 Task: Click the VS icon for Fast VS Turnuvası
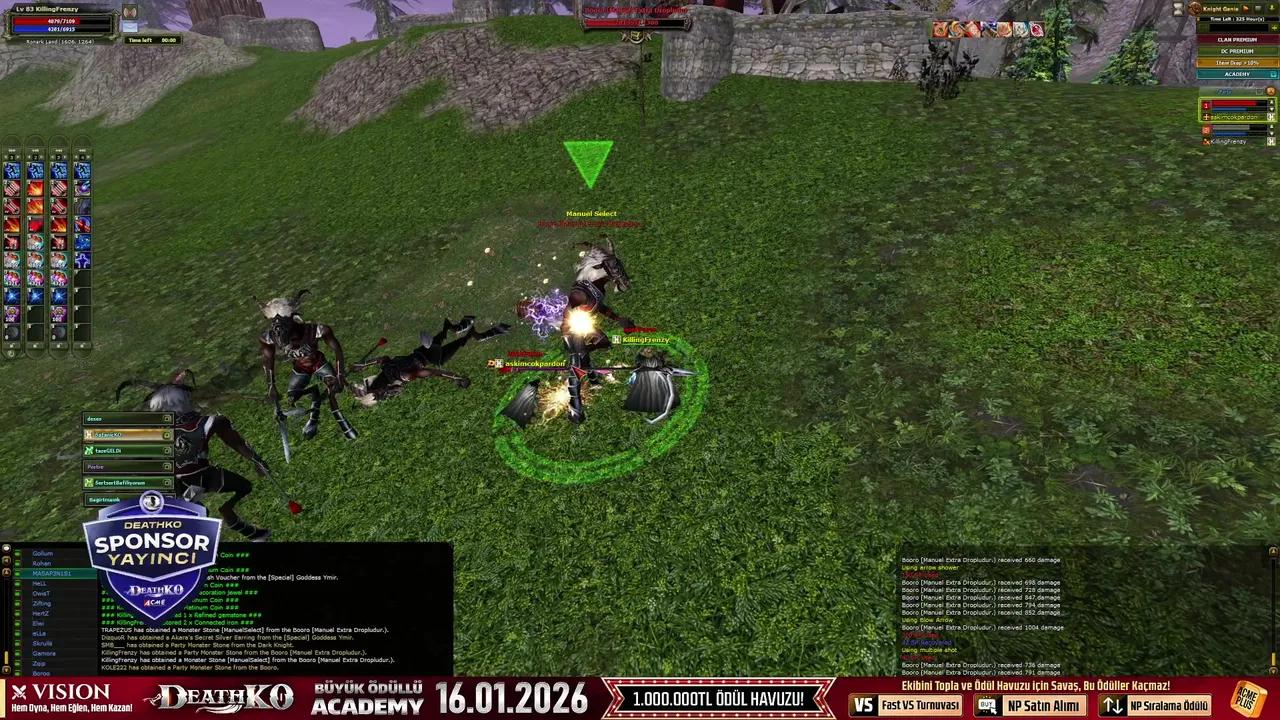(x=862, y=706)
